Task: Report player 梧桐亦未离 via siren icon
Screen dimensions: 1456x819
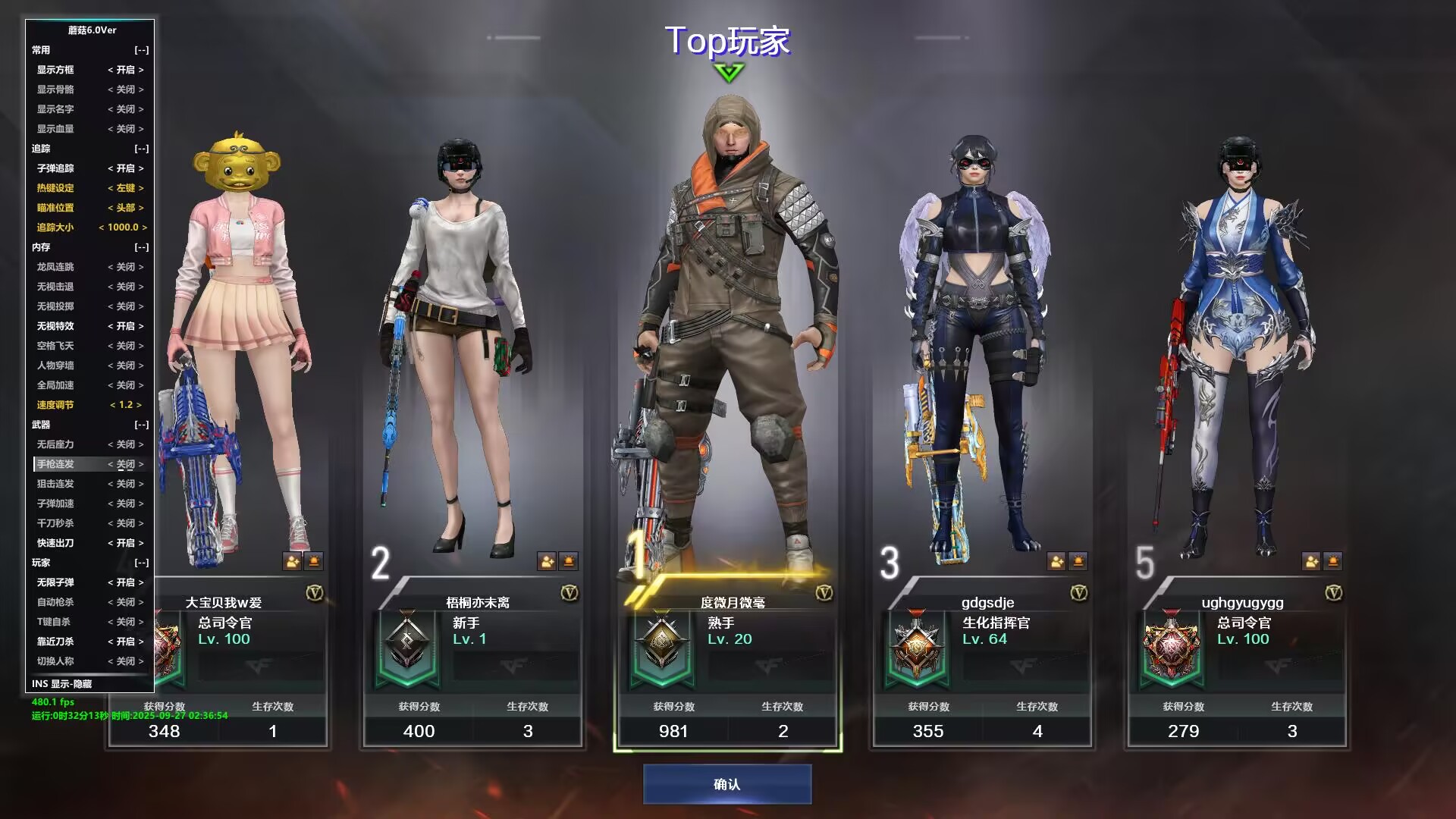Action: 568,561
